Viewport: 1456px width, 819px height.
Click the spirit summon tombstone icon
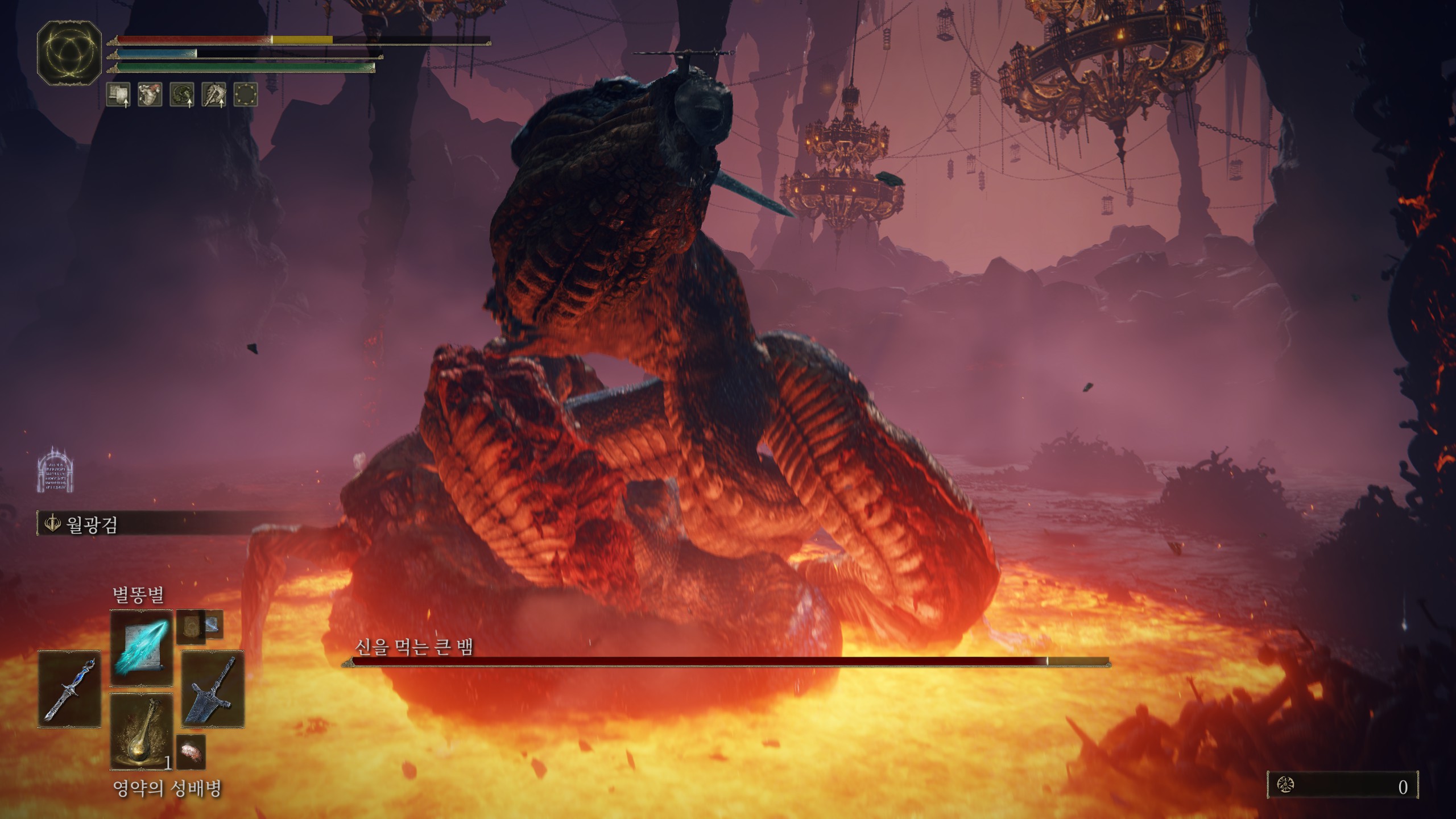[56, 471]
